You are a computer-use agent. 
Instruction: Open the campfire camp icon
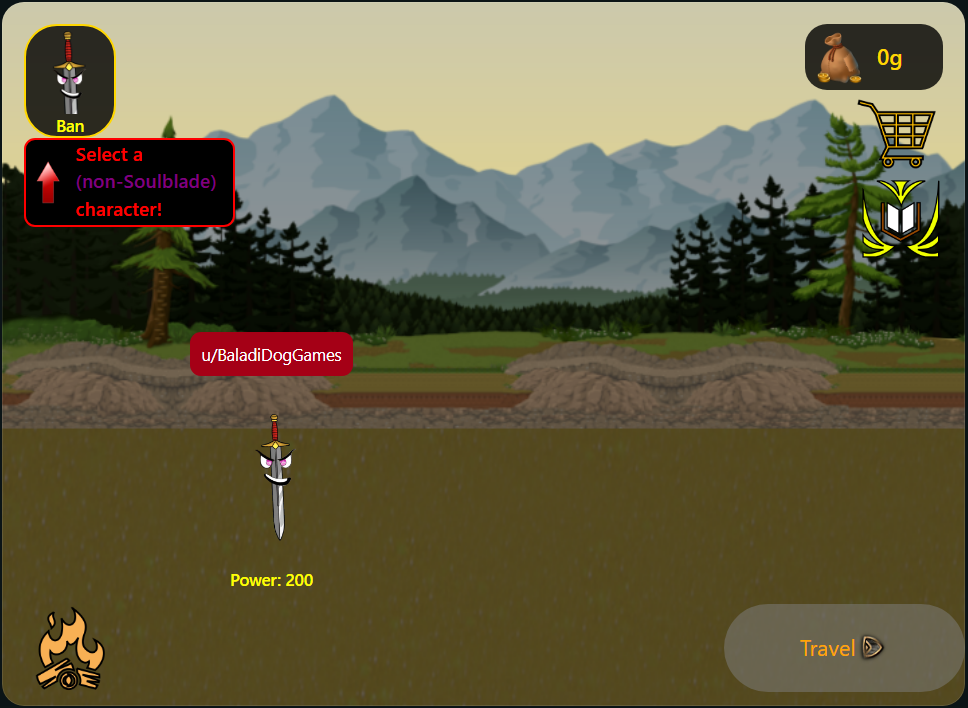(x=70, y=653)
